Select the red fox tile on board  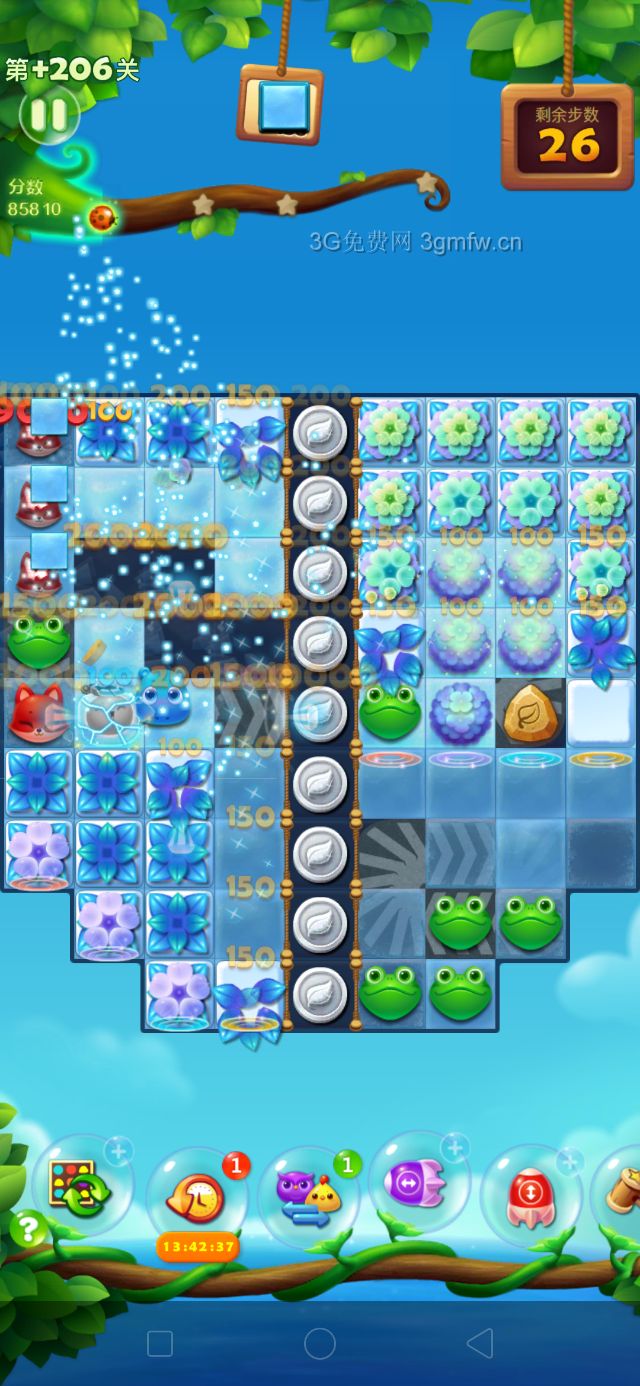(37, 711)
